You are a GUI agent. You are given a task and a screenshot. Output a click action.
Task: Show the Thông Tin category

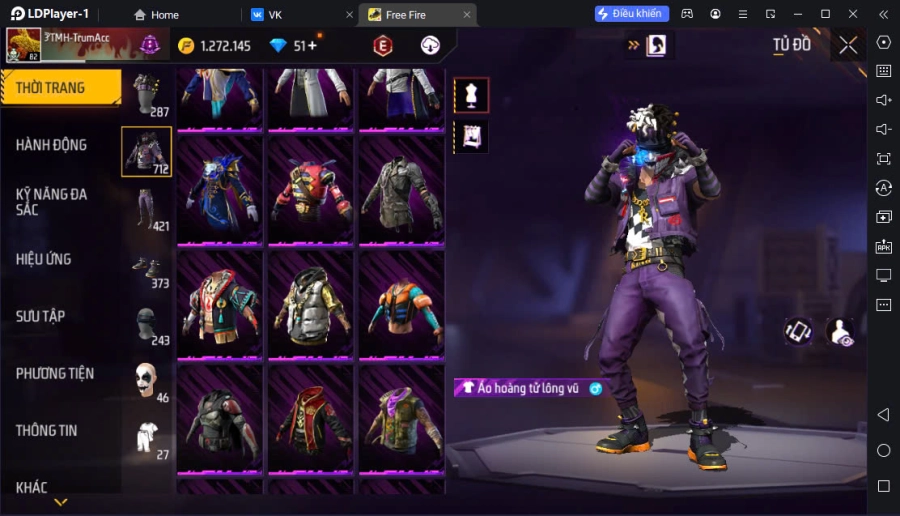47,430
